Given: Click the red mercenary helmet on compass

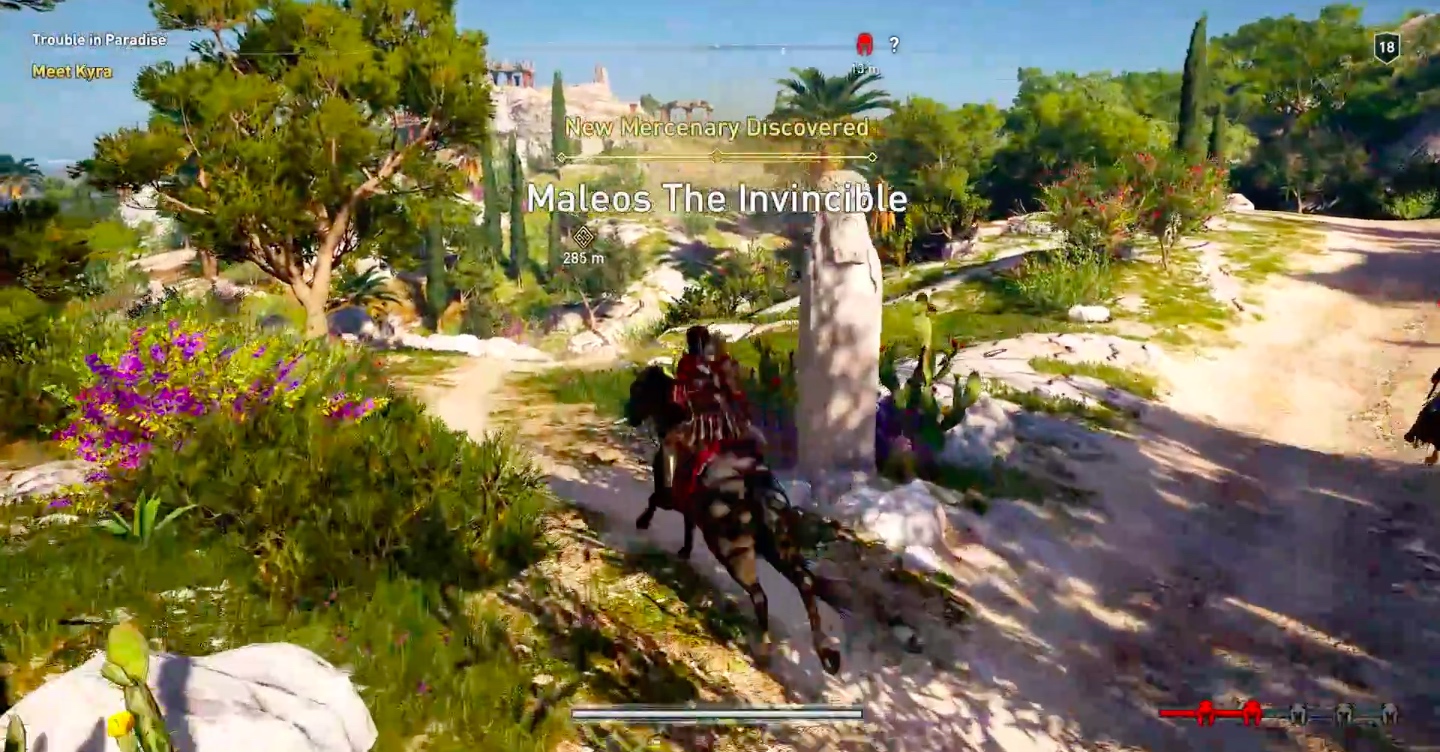Looking at the screenshot, I should pos(865,44).
